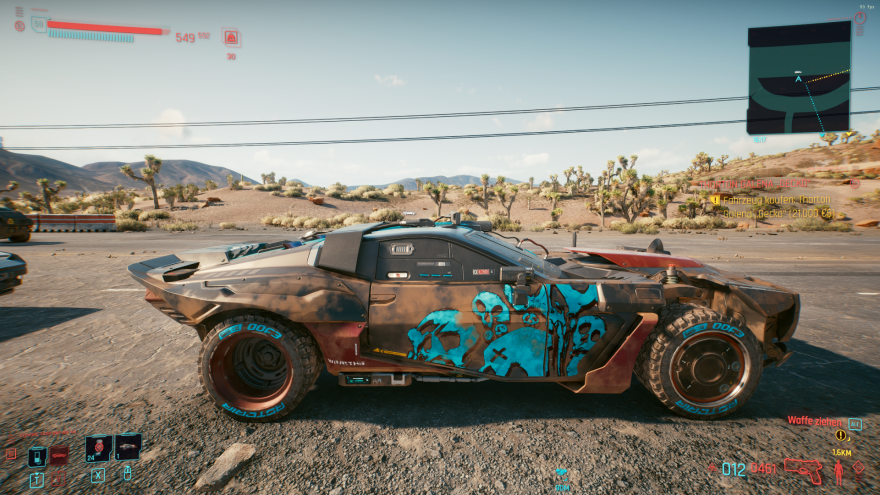Click the red pistol weapon icon

click(802, 467)
